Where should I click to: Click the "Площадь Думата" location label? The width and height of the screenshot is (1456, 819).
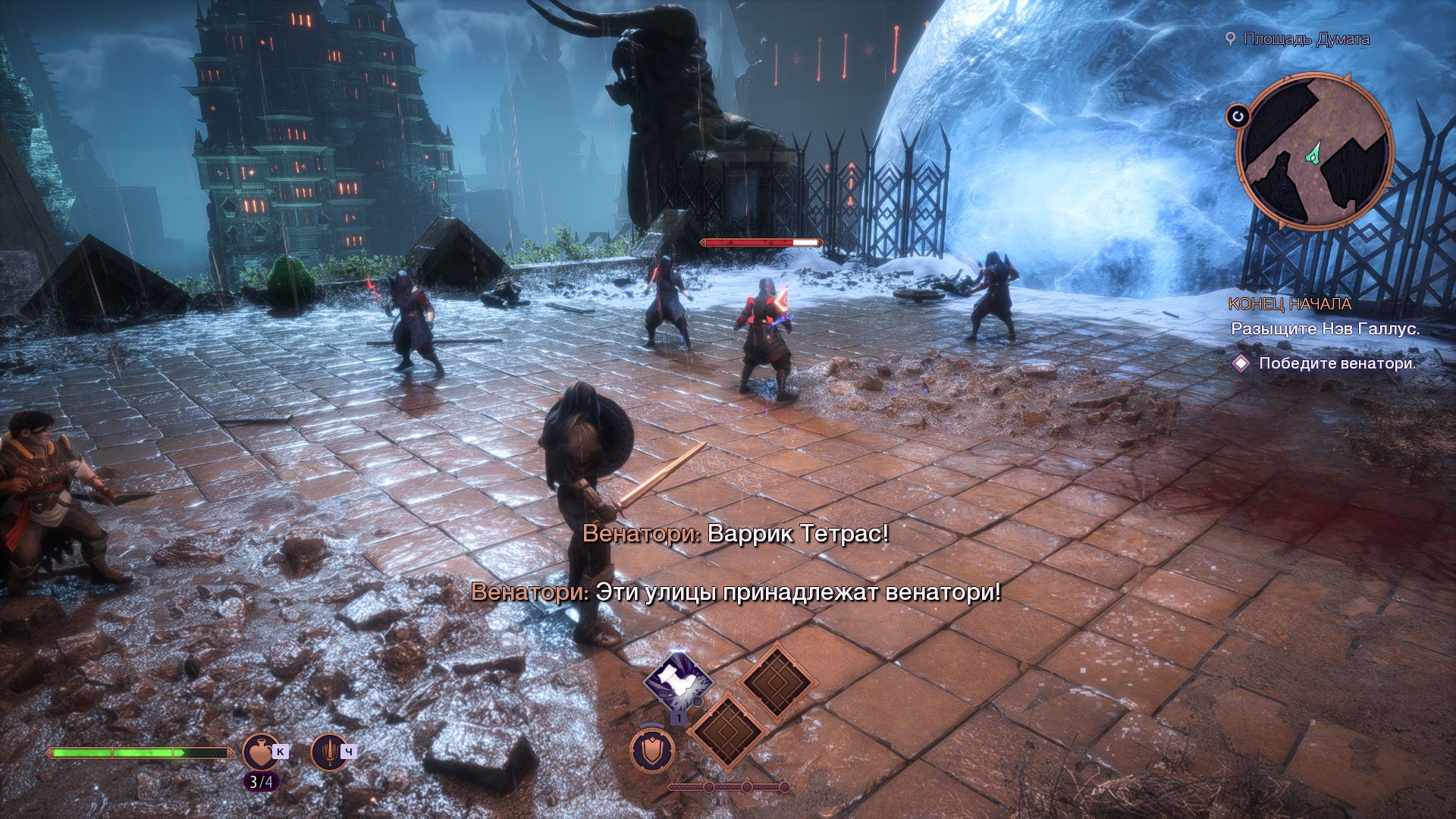1306,39
